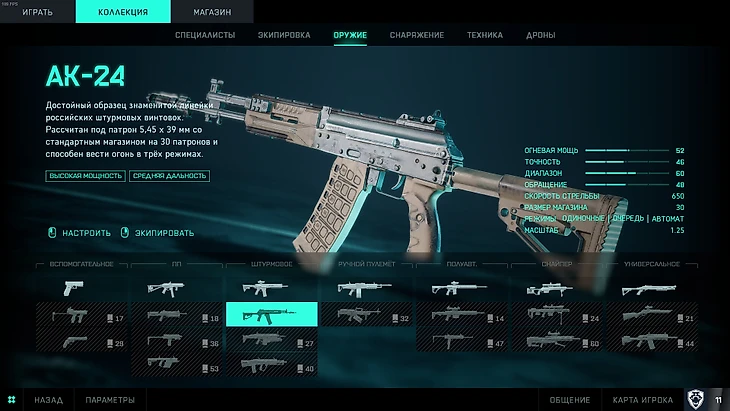The height and width of the screenshot is (411, 730).
Task: Select the locked light machine gun level 32
Action: pos(364,317)
